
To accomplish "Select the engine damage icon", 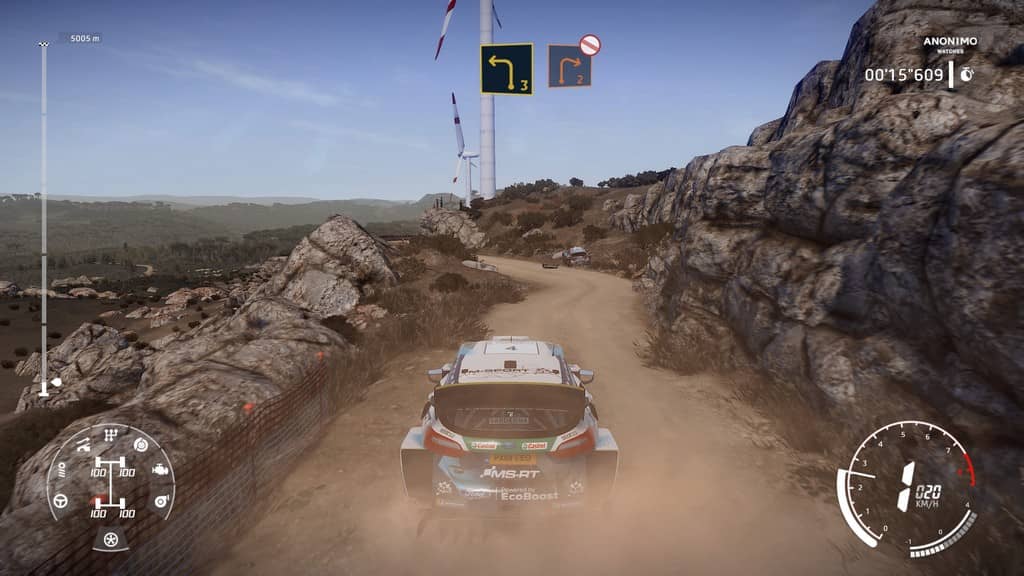I will coord(160,468).
